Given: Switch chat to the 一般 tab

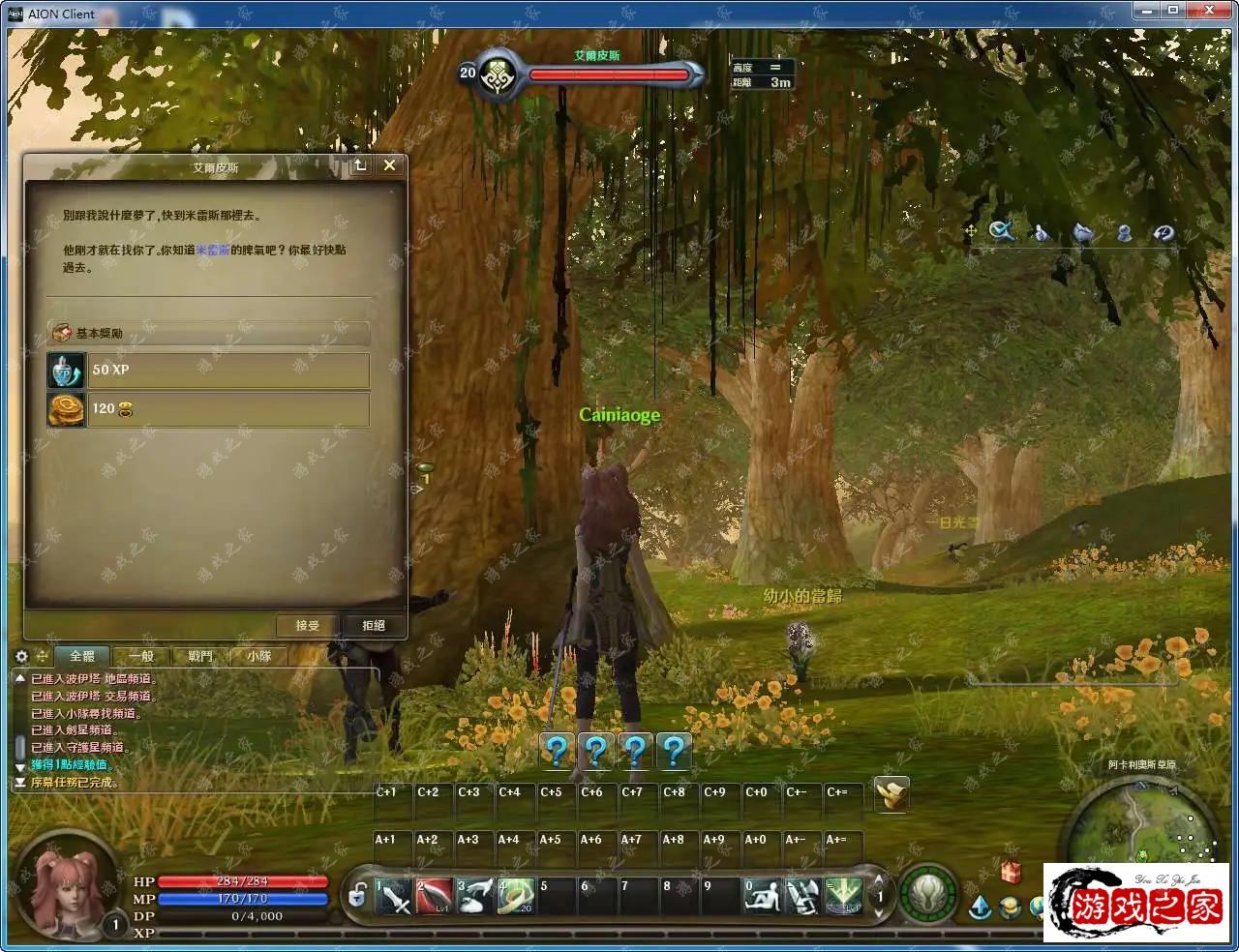Looking at the screenshot, I should click(x=141, y=656).
